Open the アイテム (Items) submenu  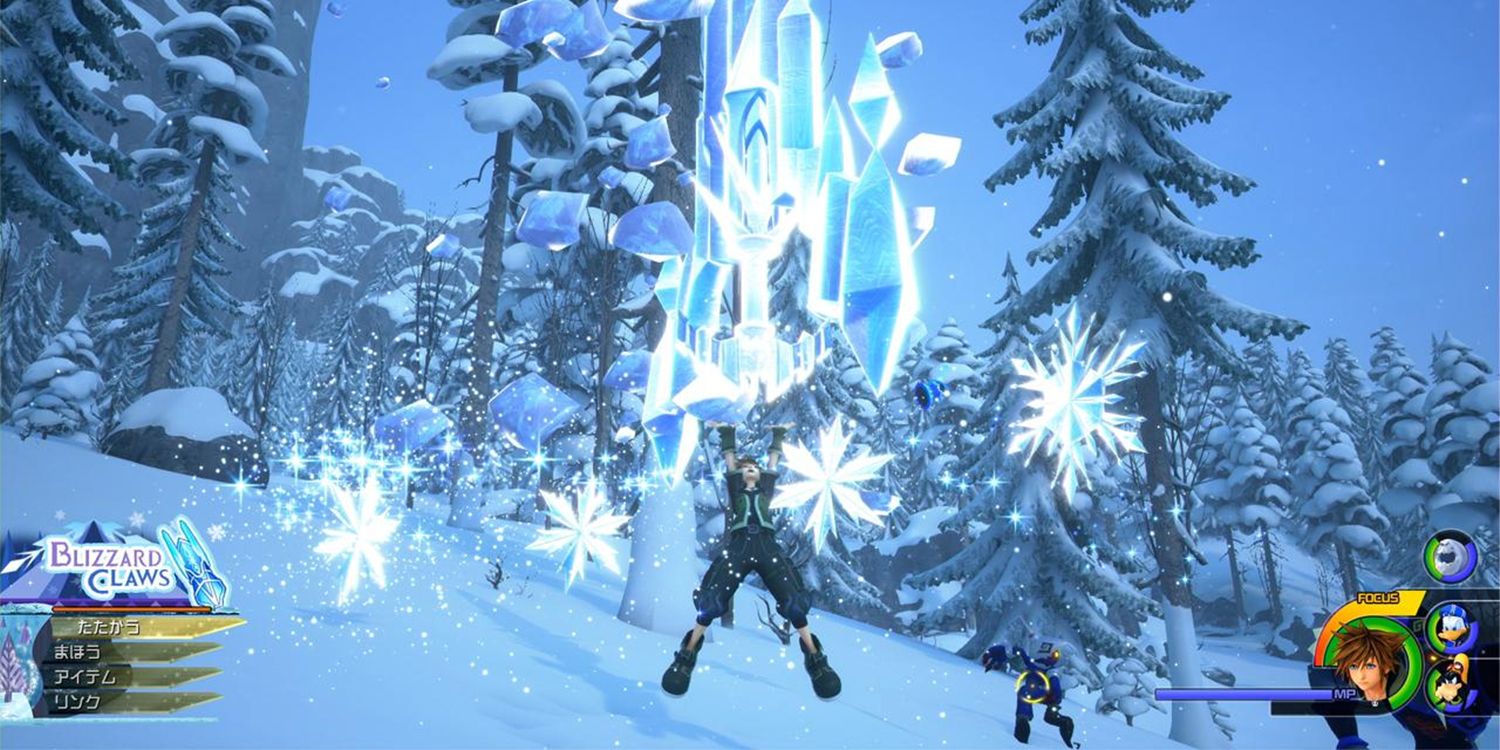[85, 677]
